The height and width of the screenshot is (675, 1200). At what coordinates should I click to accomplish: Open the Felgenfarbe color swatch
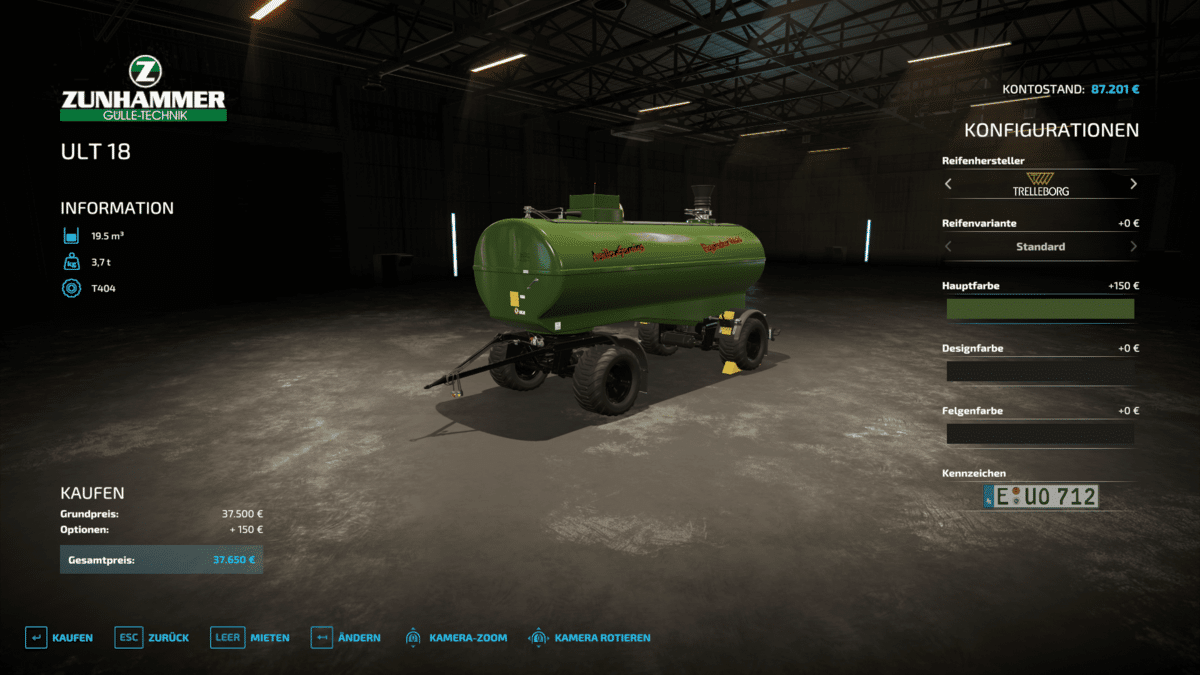click(x=1040, y=434)
